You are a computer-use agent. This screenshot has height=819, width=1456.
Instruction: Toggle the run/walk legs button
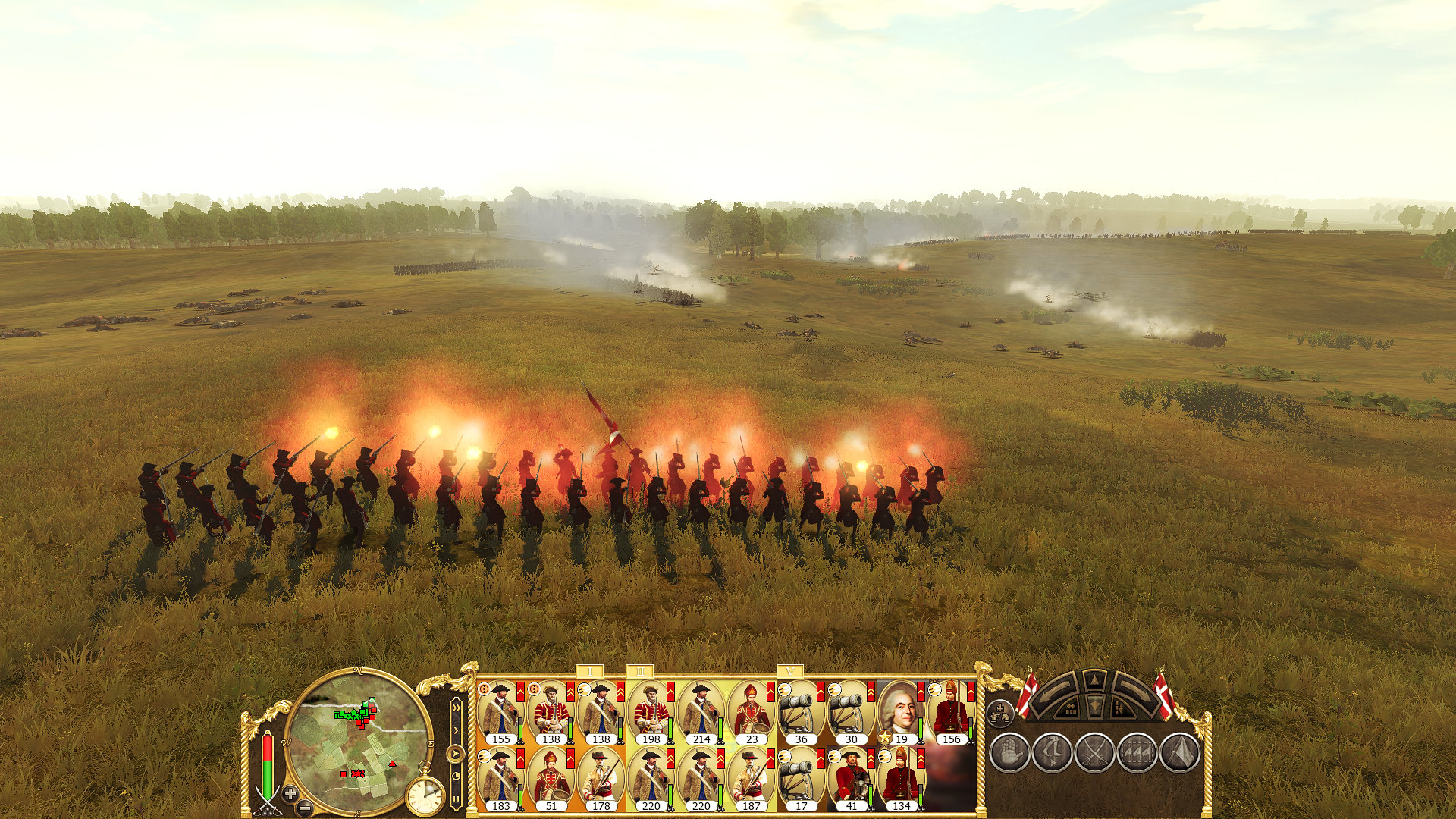[1052, 752]
